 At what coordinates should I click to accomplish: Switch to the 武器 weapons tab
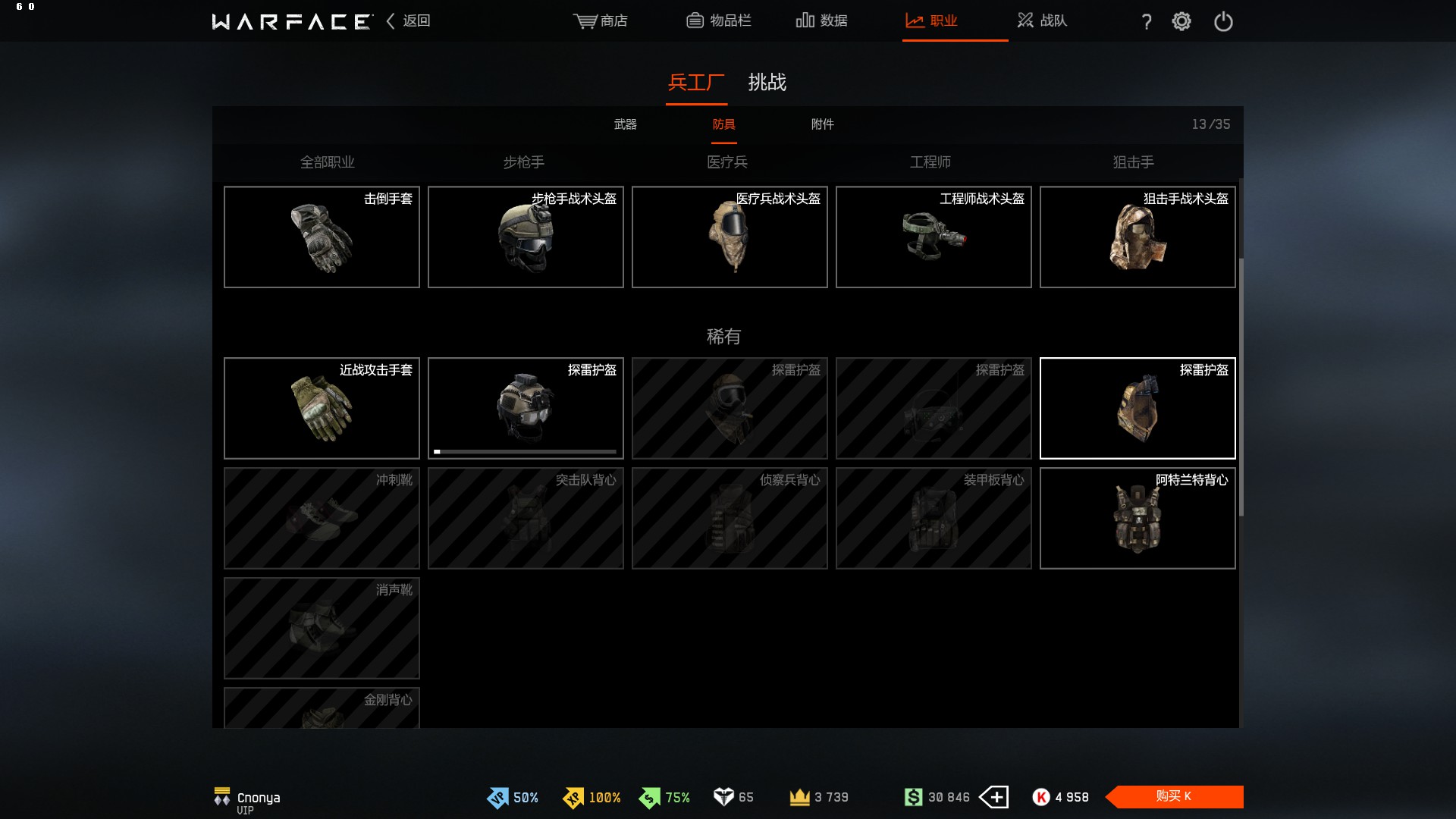point(625,124)
